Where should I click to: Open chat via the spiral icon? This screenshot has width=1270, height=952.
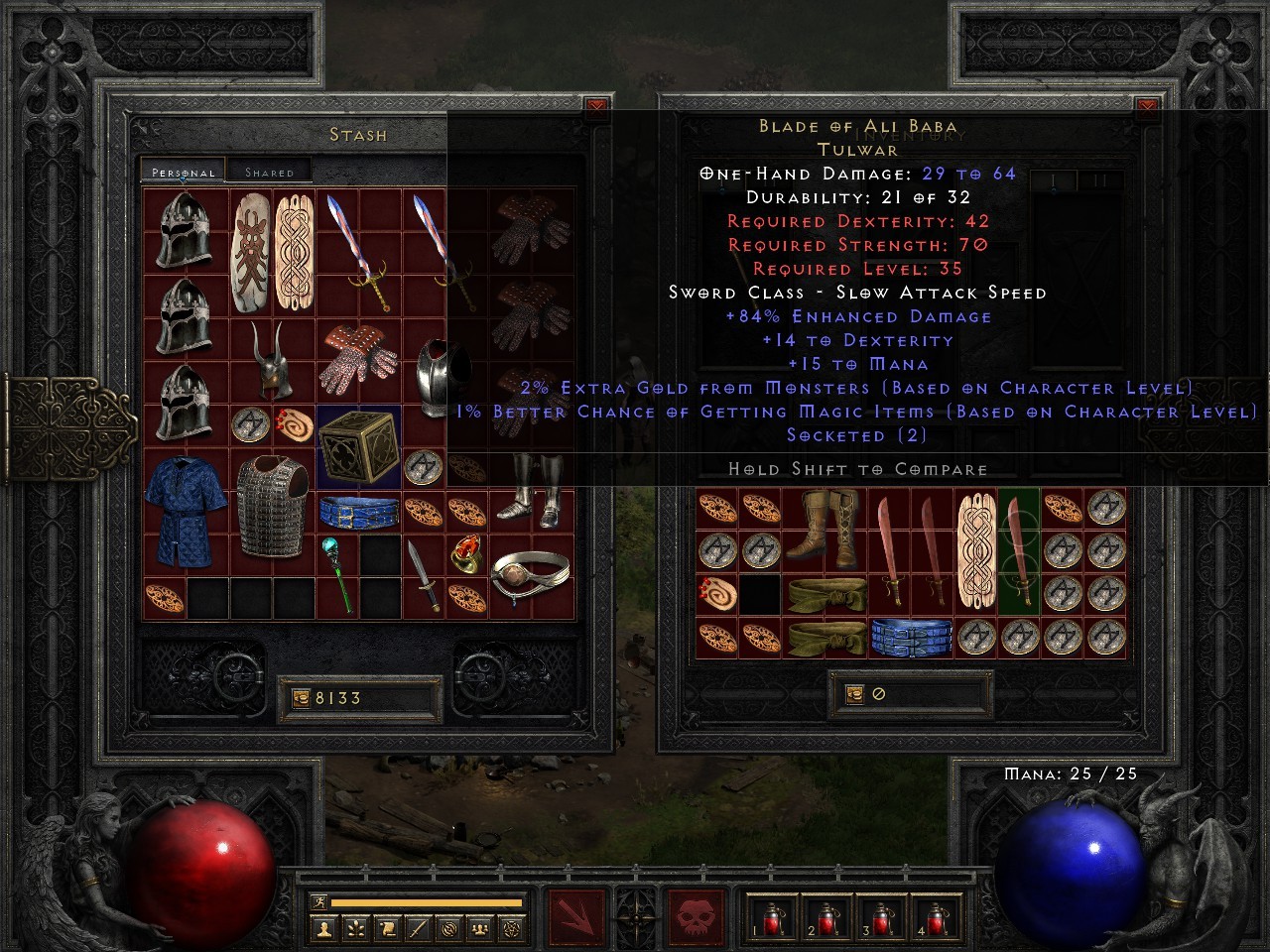pos(449,928)
